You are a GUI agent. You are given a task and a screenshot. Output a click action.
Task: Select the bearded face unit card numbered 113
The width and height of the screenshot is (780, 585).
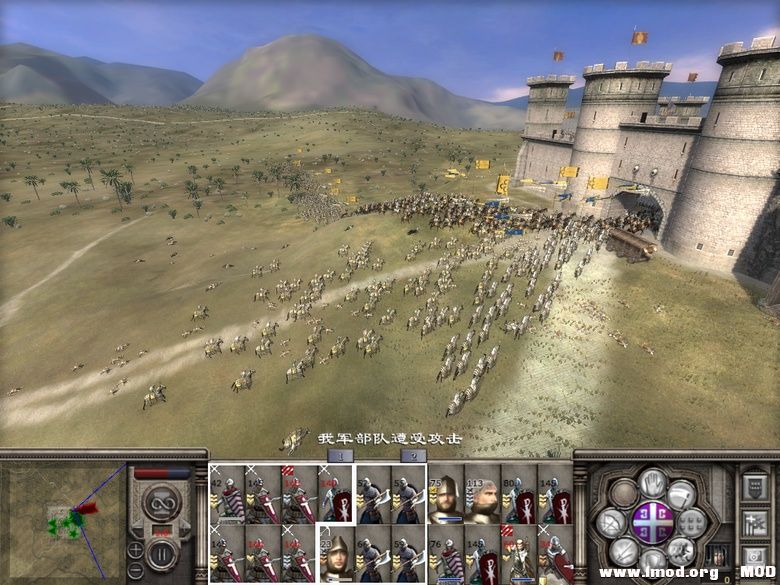coord(482,494)
